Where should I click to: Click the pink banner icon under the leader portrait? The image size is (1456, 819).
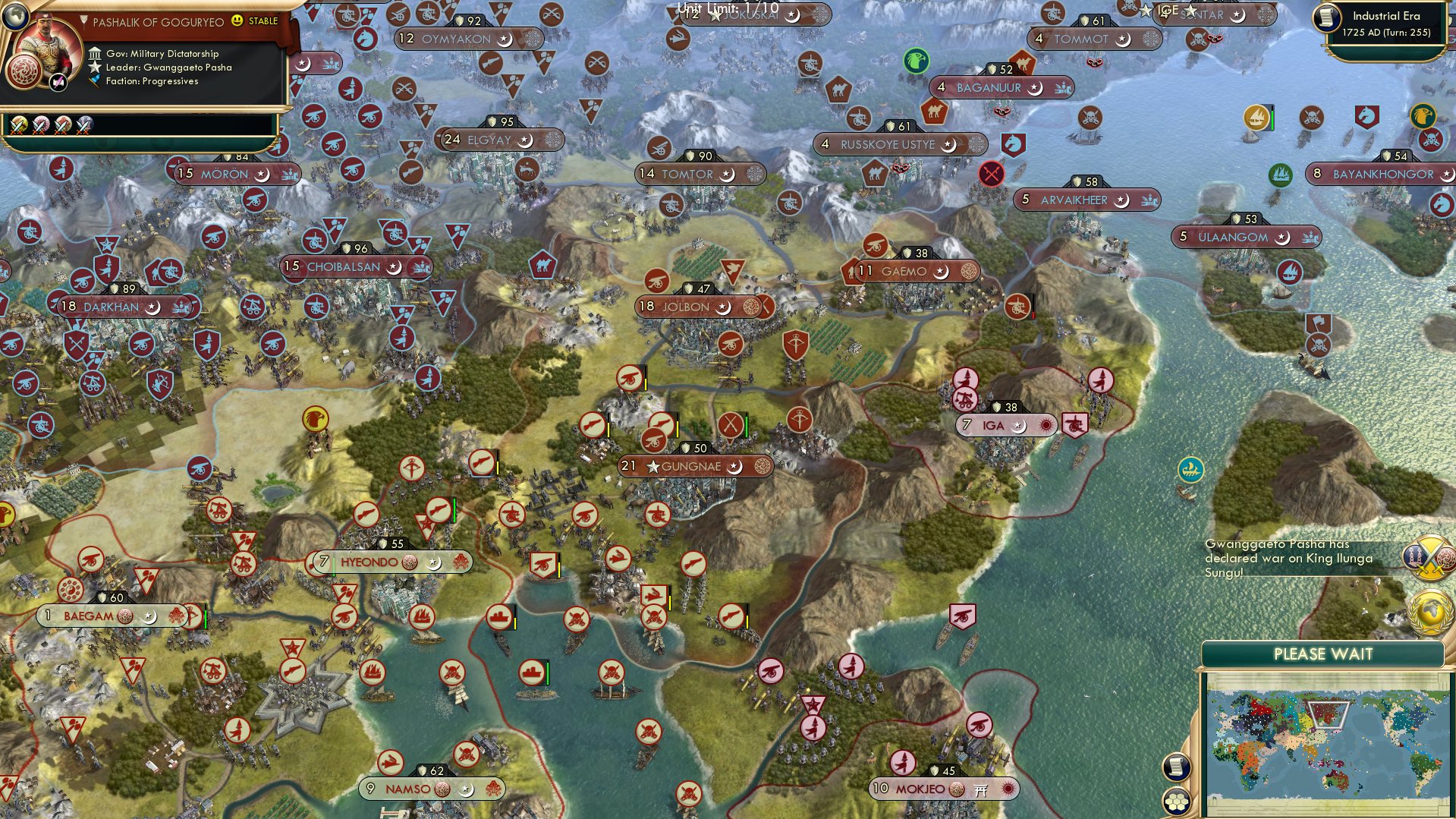[x=58, y=83]
